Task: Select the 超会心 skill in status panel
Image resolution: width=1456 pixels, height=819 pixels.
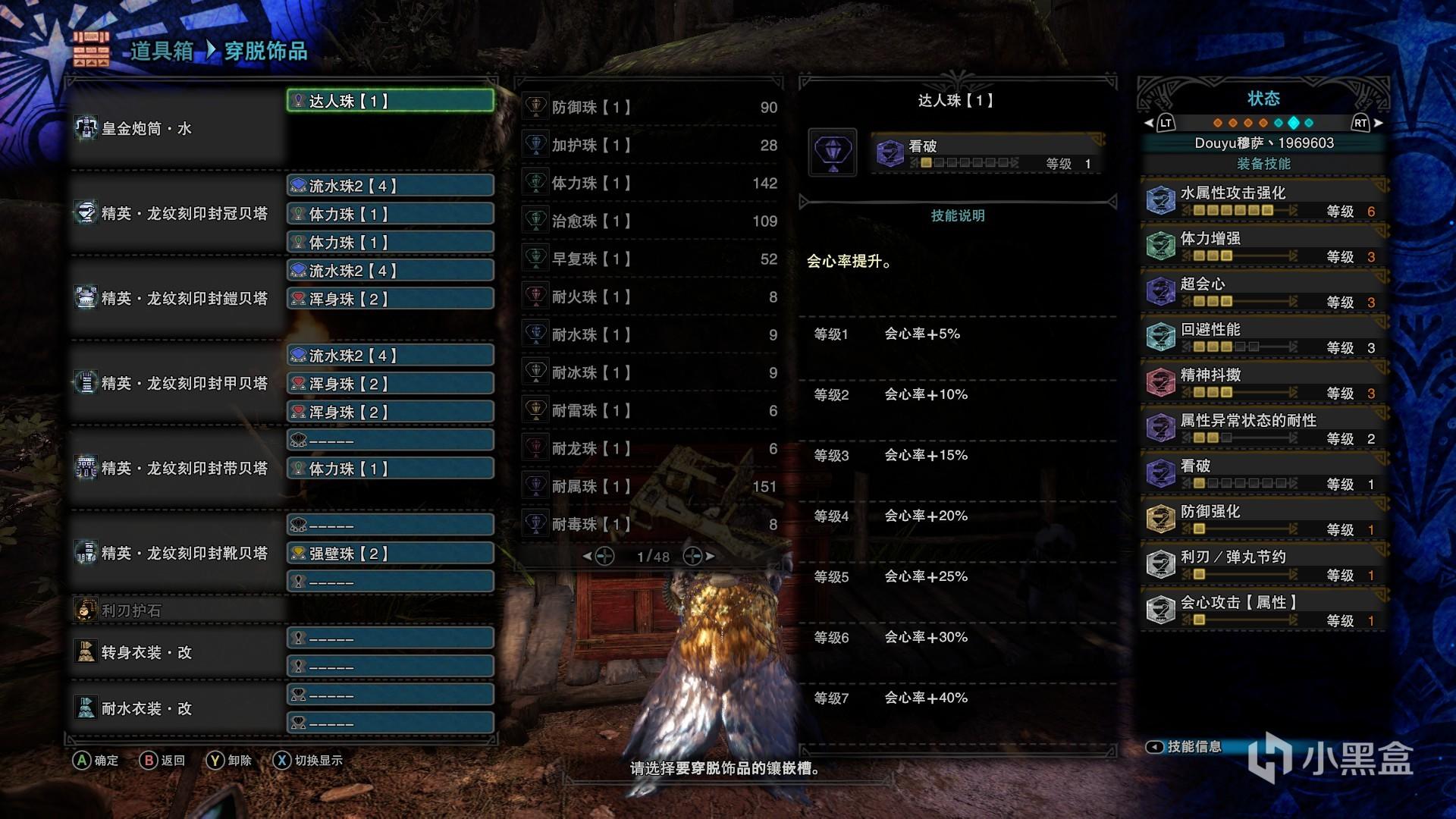Action: coord(1263,292)
